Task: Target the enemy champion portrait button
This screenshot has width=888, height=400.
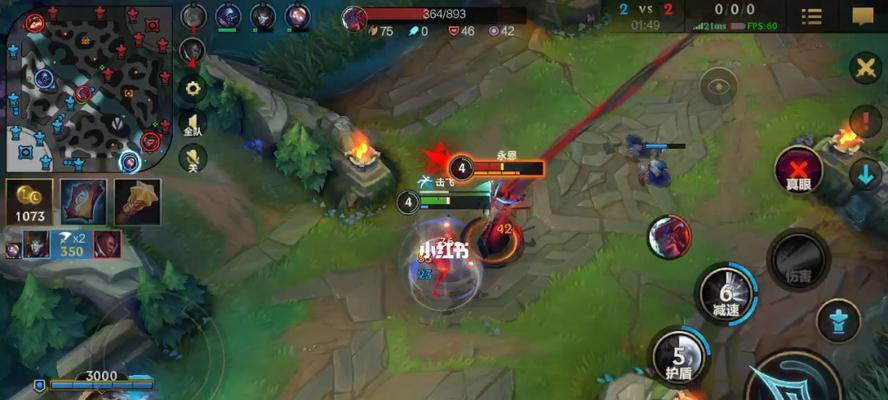Action: pyautogui.click(x=669, y=236)
